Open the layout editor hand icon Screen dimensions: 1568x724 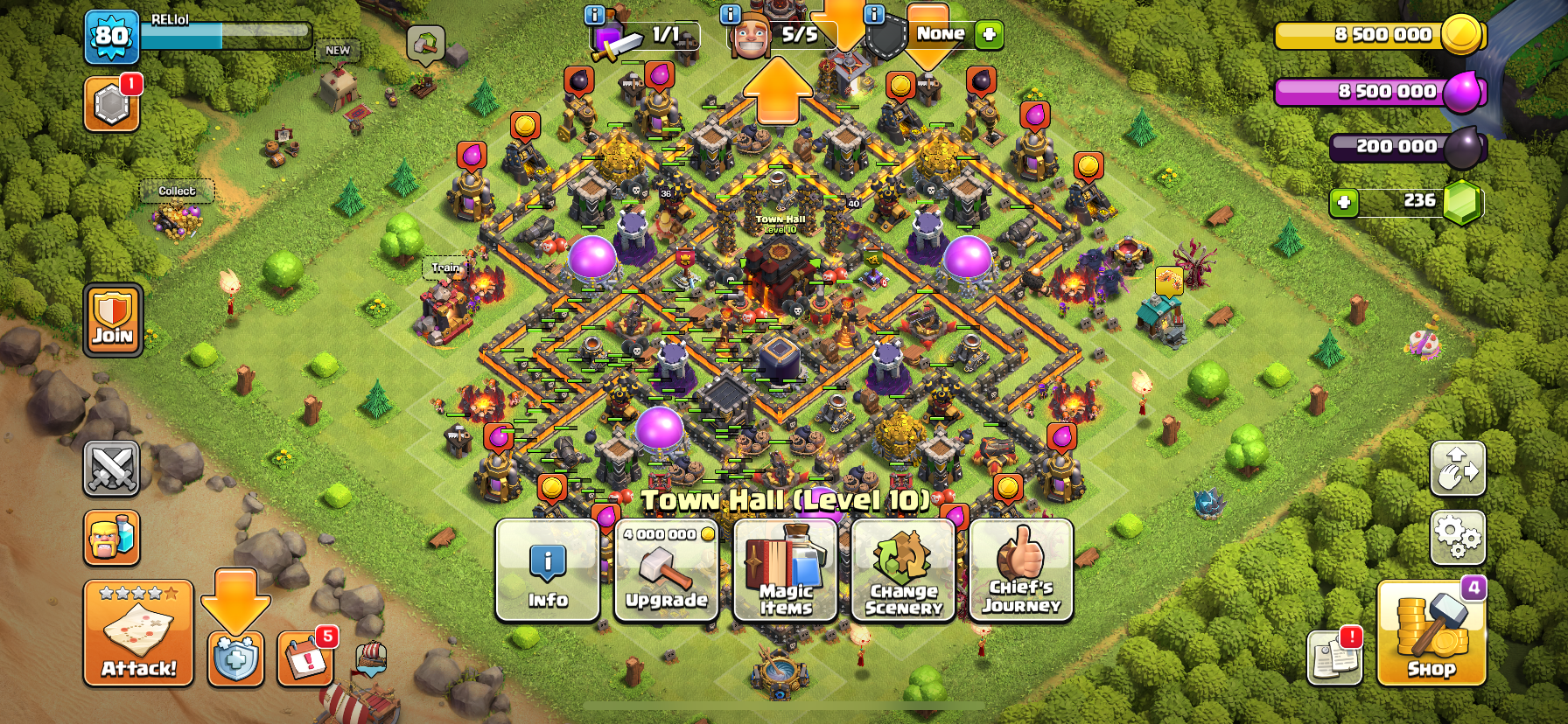point(1457,469)
